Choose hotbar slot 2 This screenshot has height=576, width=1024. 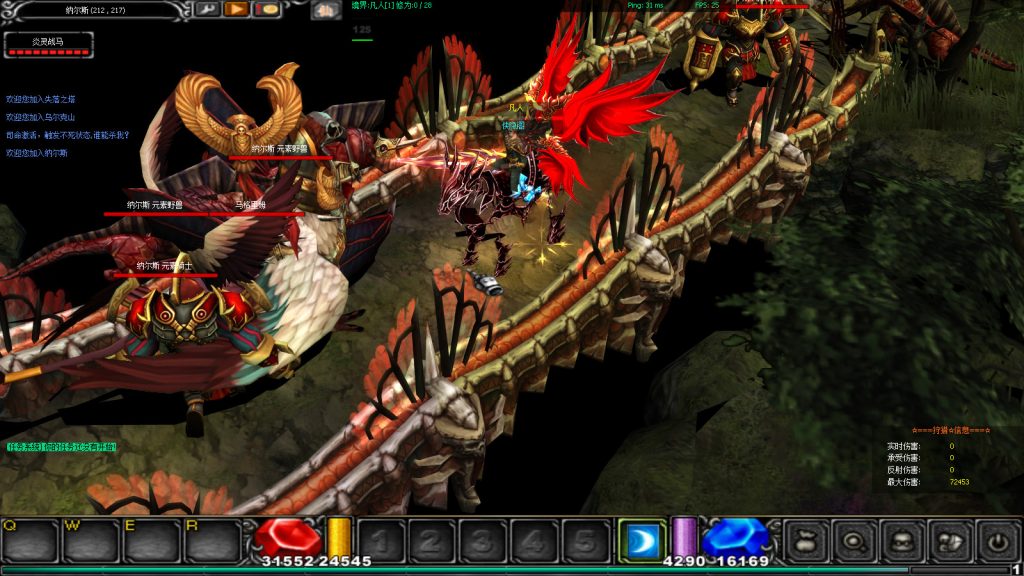(x=431, y=541)
